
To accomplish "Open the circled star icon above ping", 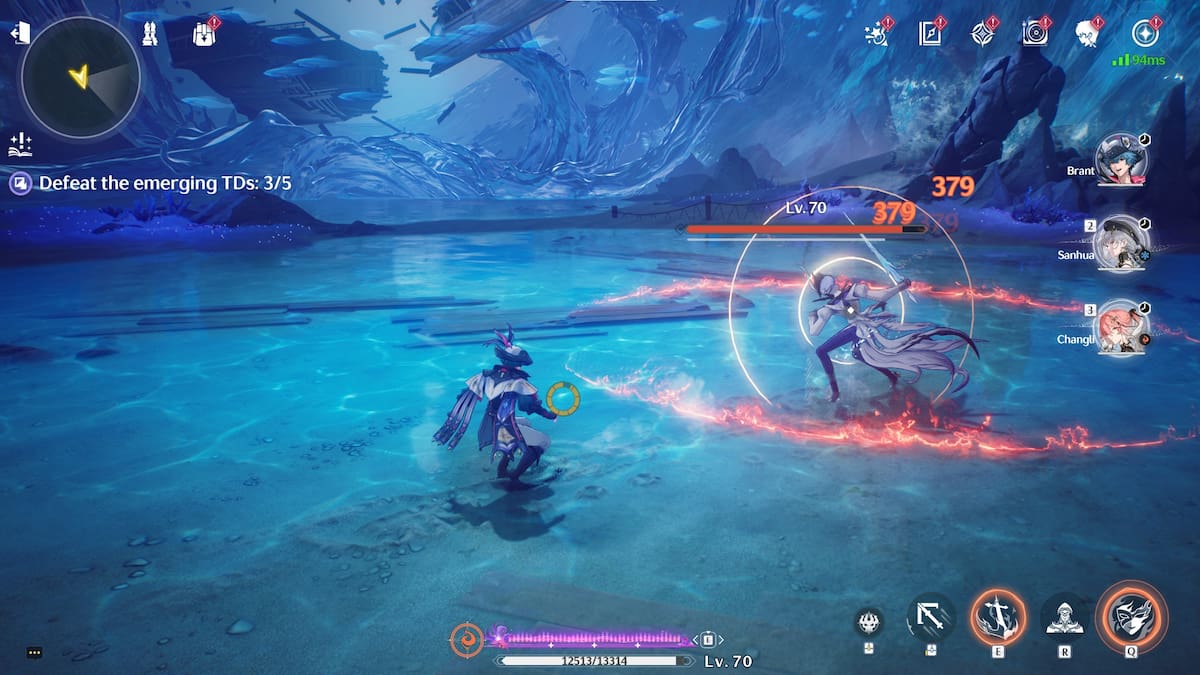I will click(1145, 33).
